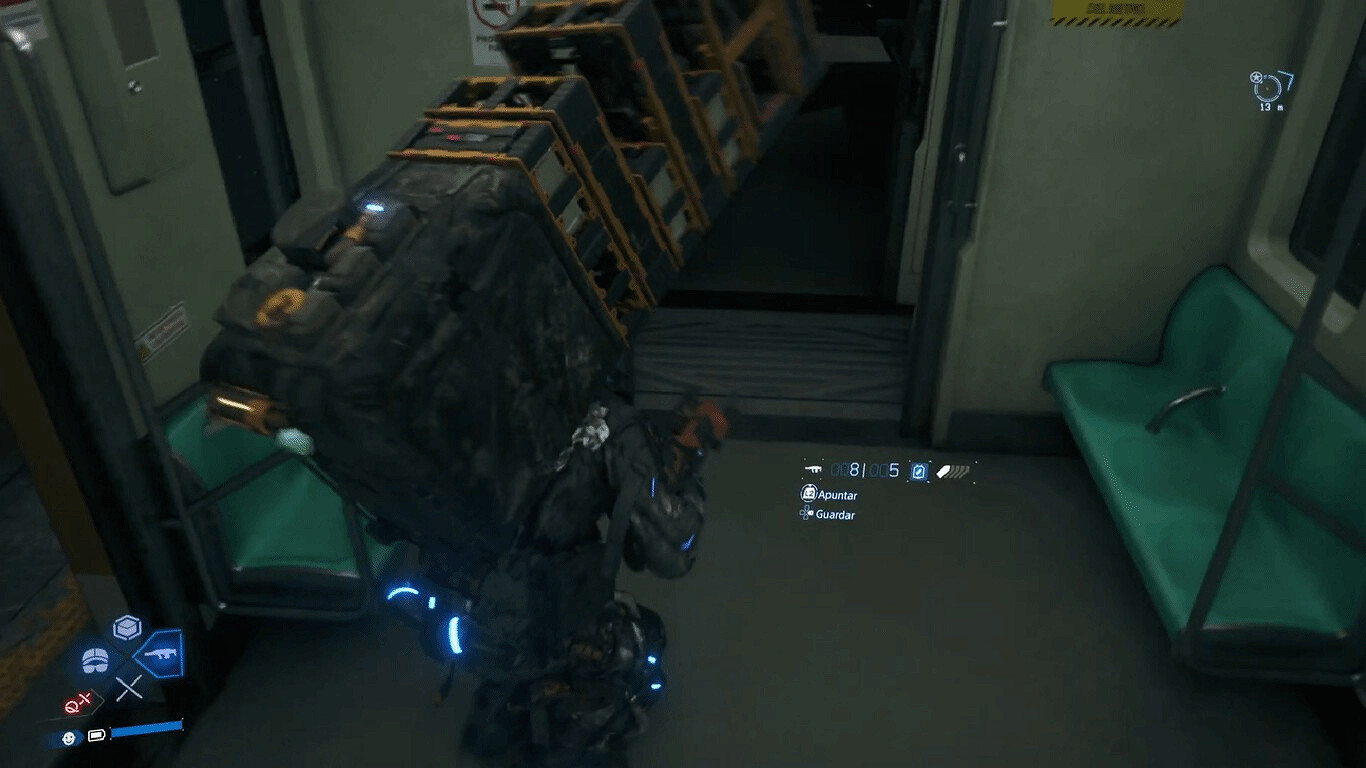
Task: Click the blue battery charge bar
Action: pyautogui.click(x=147, y=728)
